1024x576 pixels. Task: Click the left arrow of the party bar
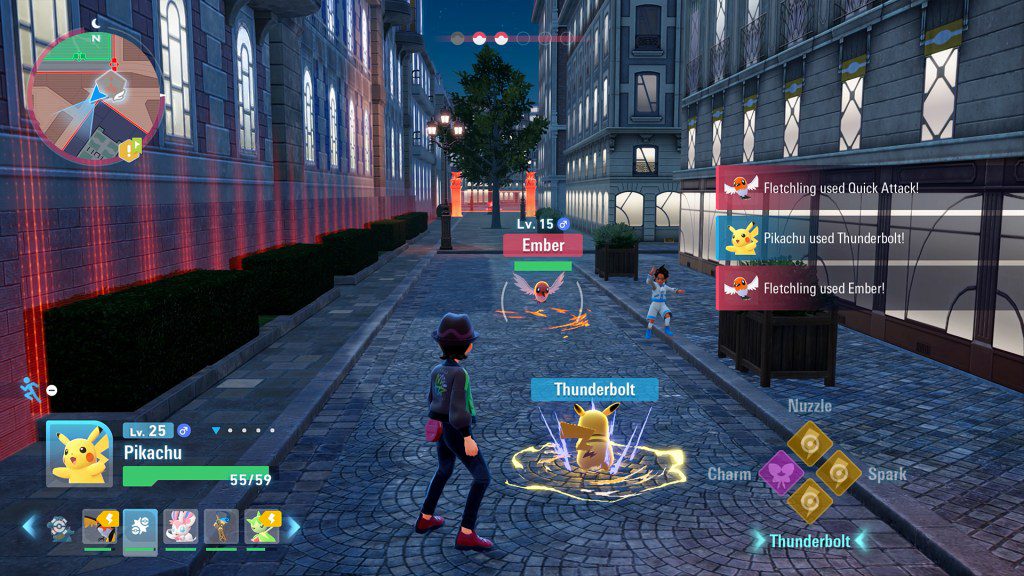pos(28,526)
